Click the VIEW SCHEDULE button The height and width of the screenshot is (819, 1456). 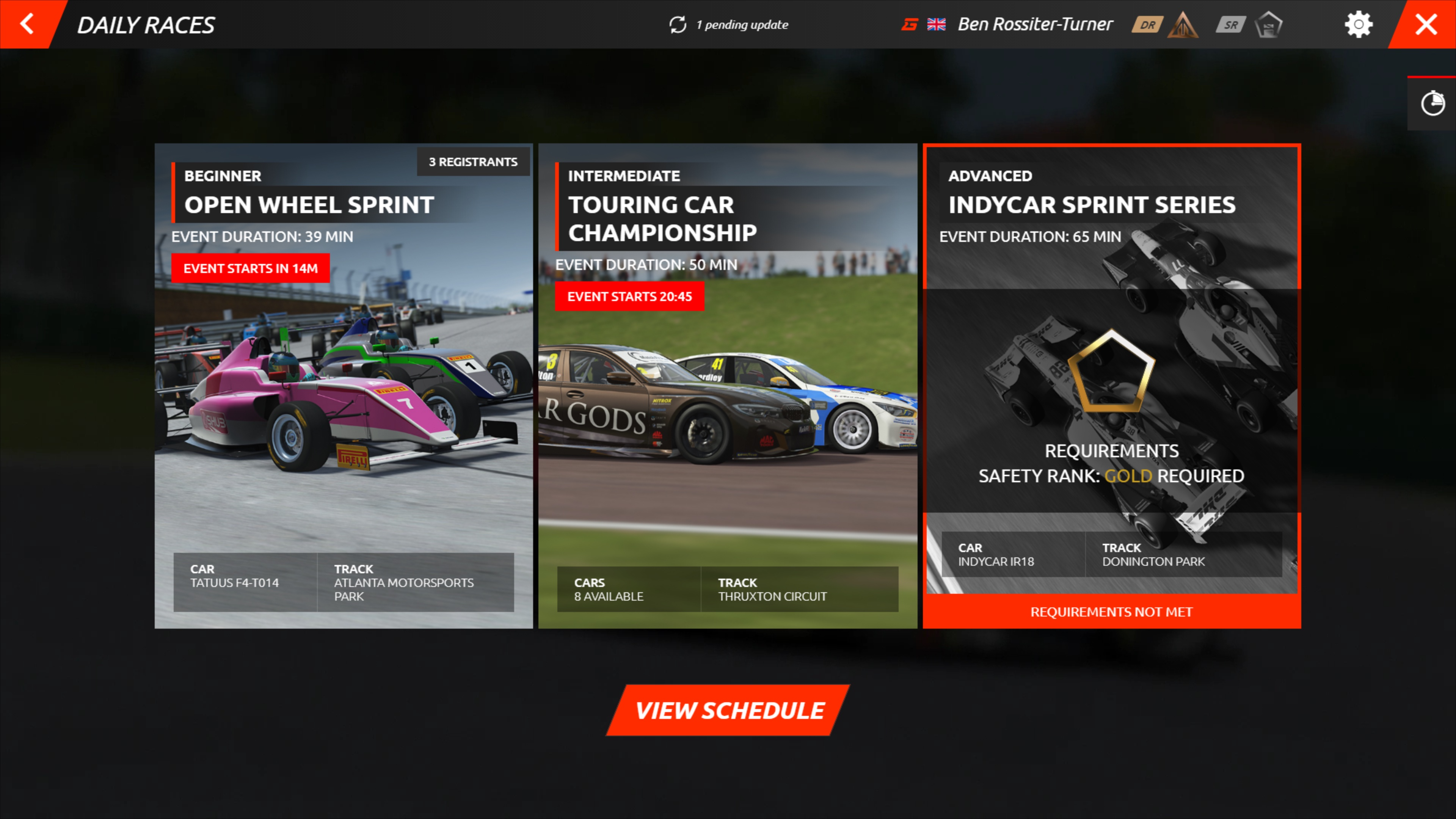point(728,711)
